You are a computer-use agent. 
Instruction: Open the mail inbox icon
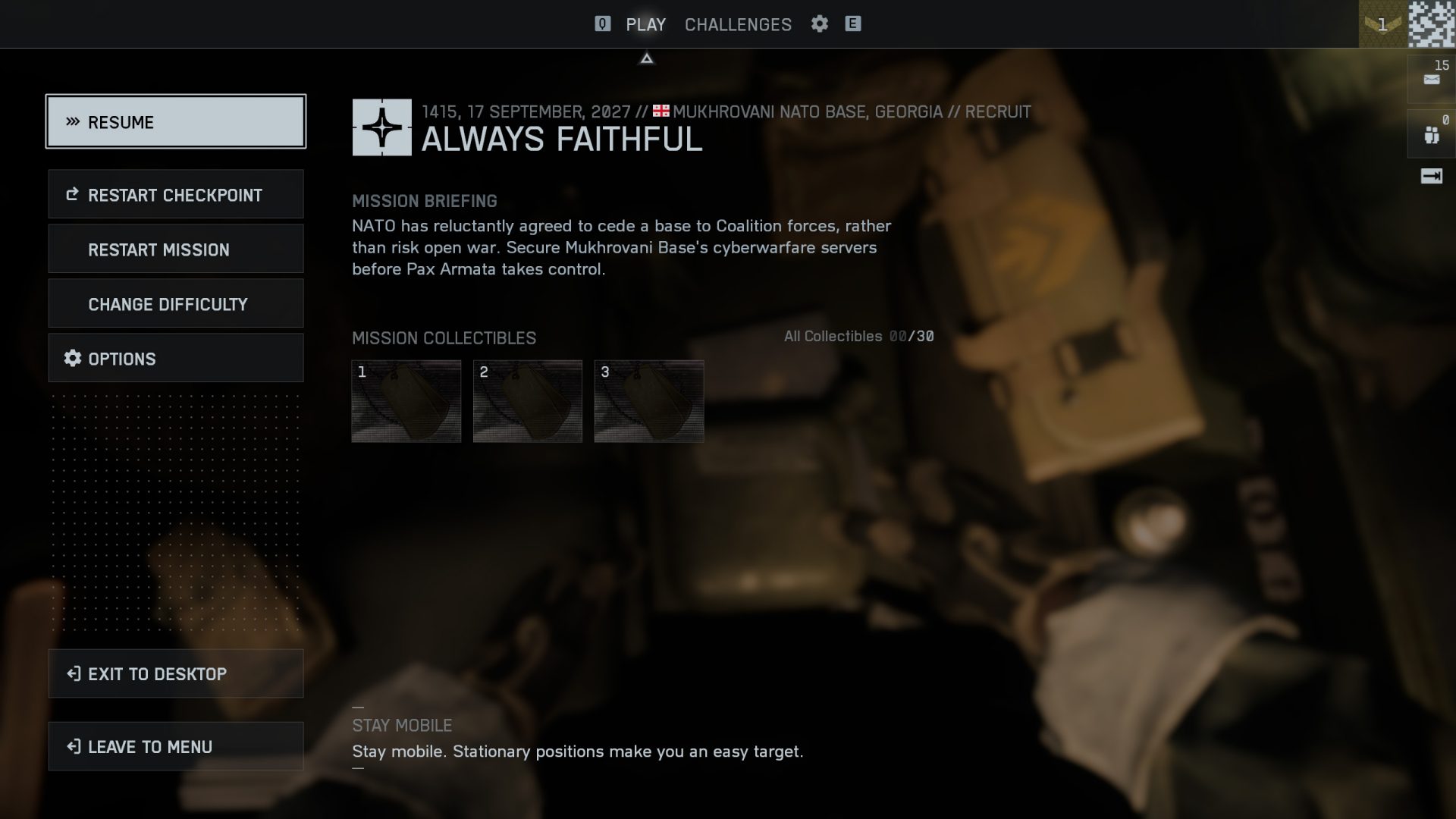1431,79
